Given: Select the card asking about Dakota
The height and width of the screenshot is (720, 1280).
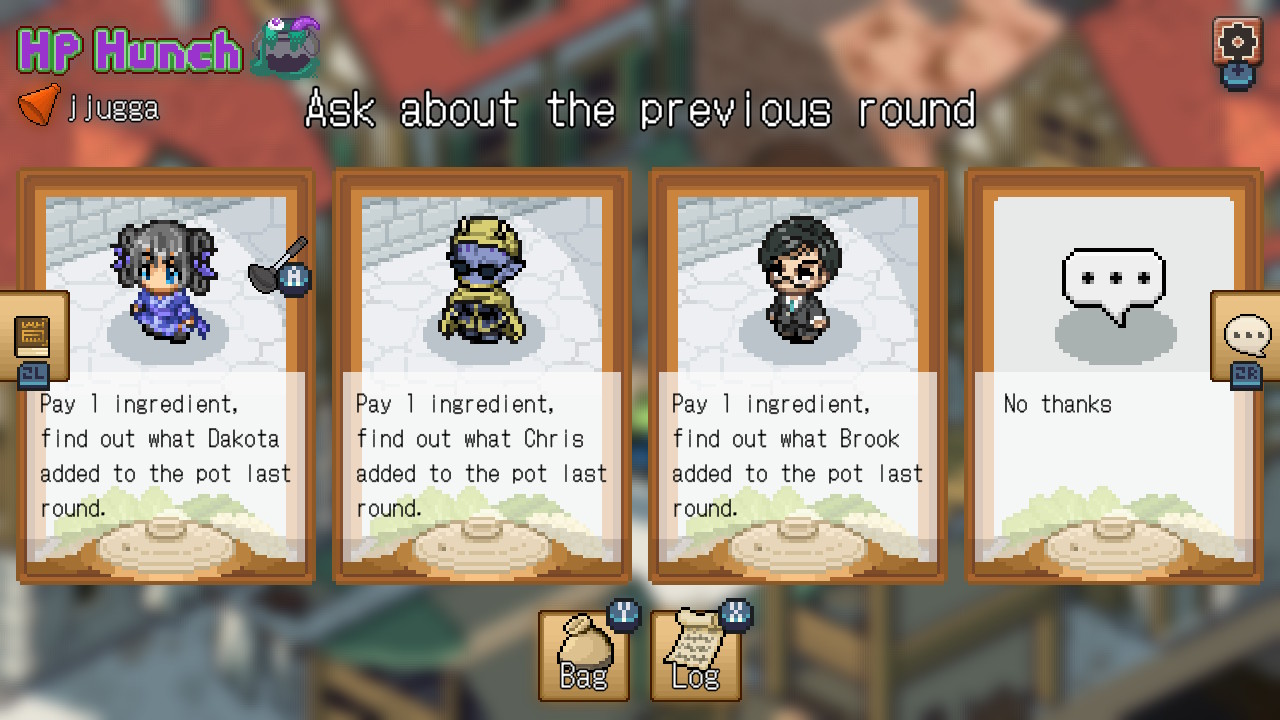Looking at the screenshot, I should click(x=166, y=375).
